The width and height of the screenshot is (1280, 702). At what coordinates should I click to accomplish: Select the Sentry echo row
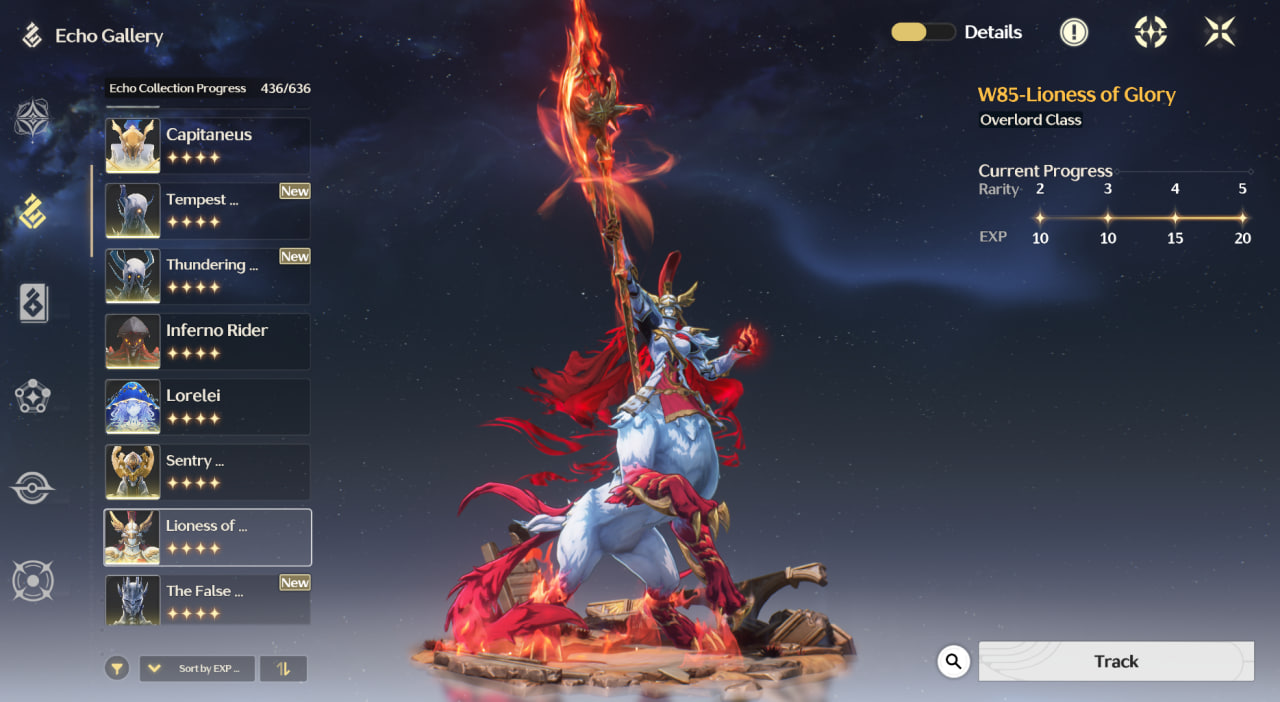[x=207, y=472]
